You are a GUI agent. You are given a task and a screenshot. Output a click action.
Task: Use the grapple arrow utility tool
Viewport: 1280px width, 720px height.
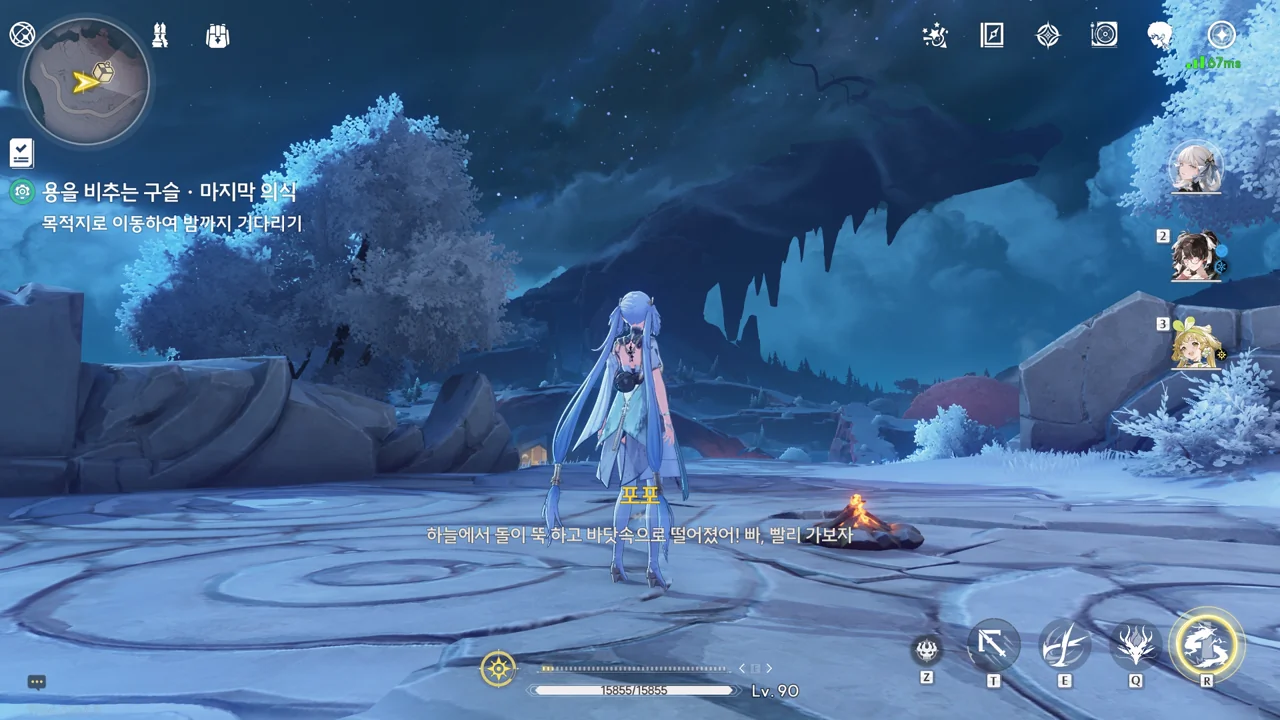[993, 645]
